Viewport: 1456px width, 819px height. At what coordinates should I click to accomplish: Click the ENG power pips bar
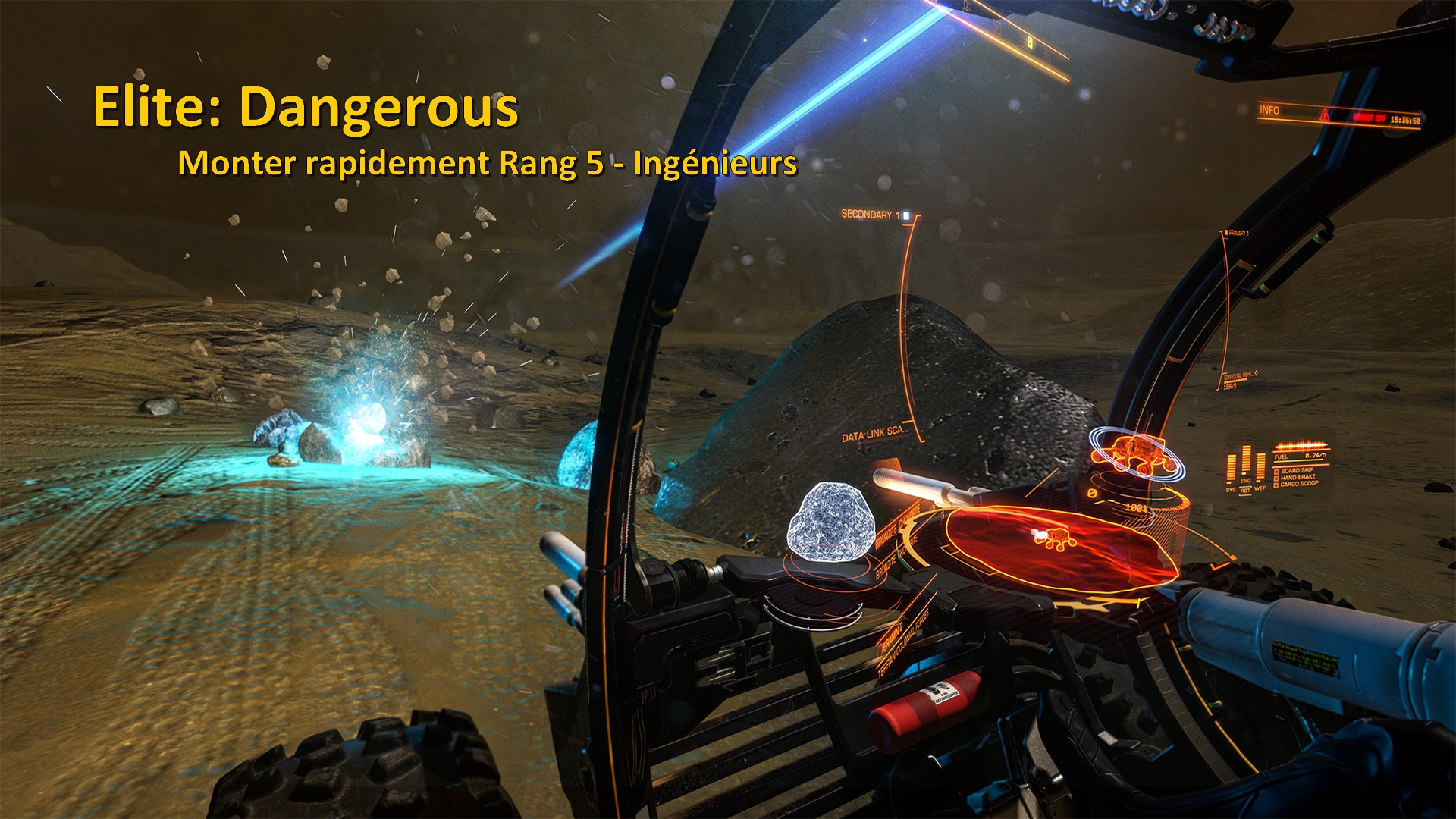[1246, 461]
